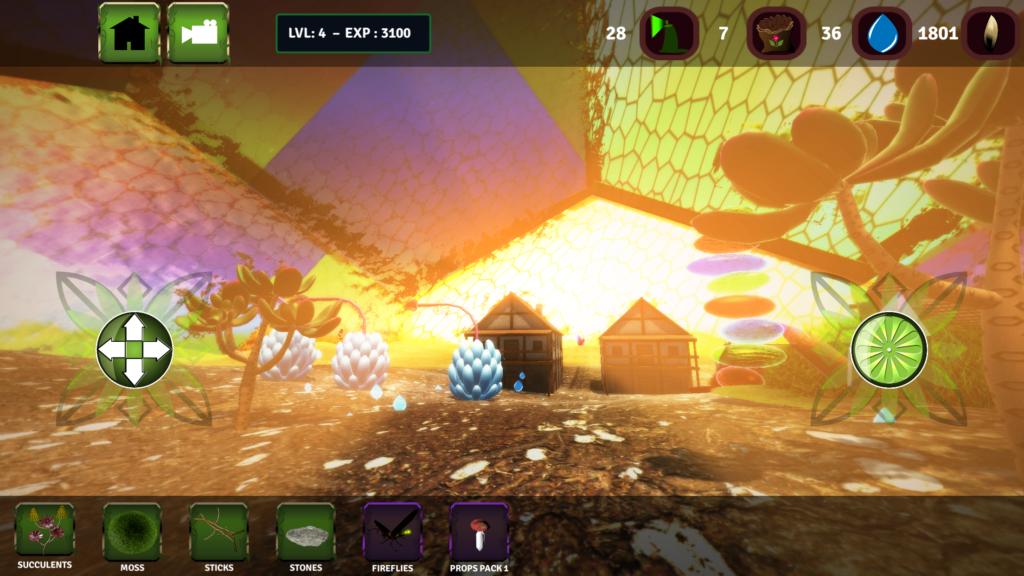Tap the lime slice camera control
Screen dimensions: 1024x576
coord(889,349)
